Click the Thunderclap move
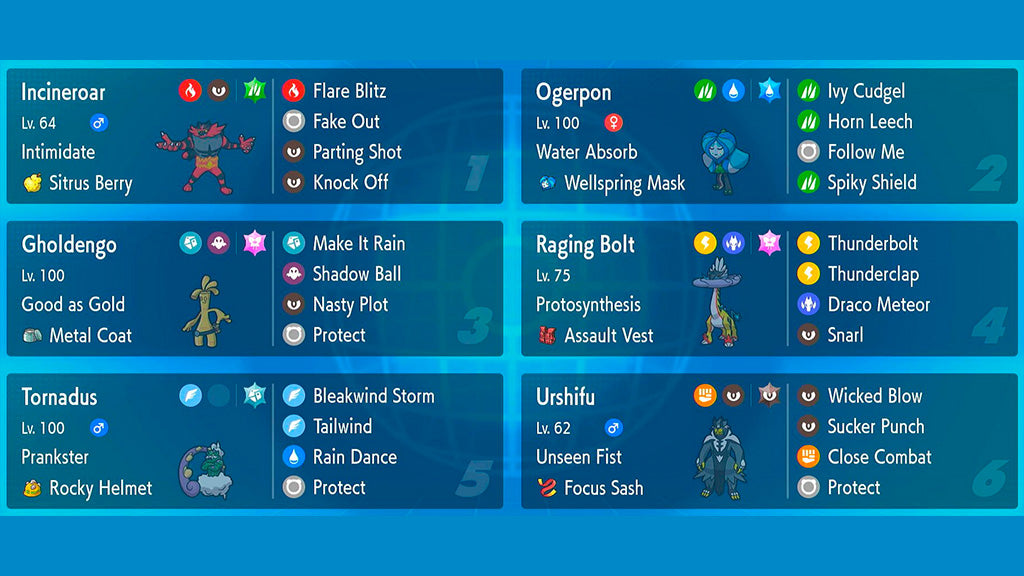This screenshot has height=576, width=1024. coord(872,274)
